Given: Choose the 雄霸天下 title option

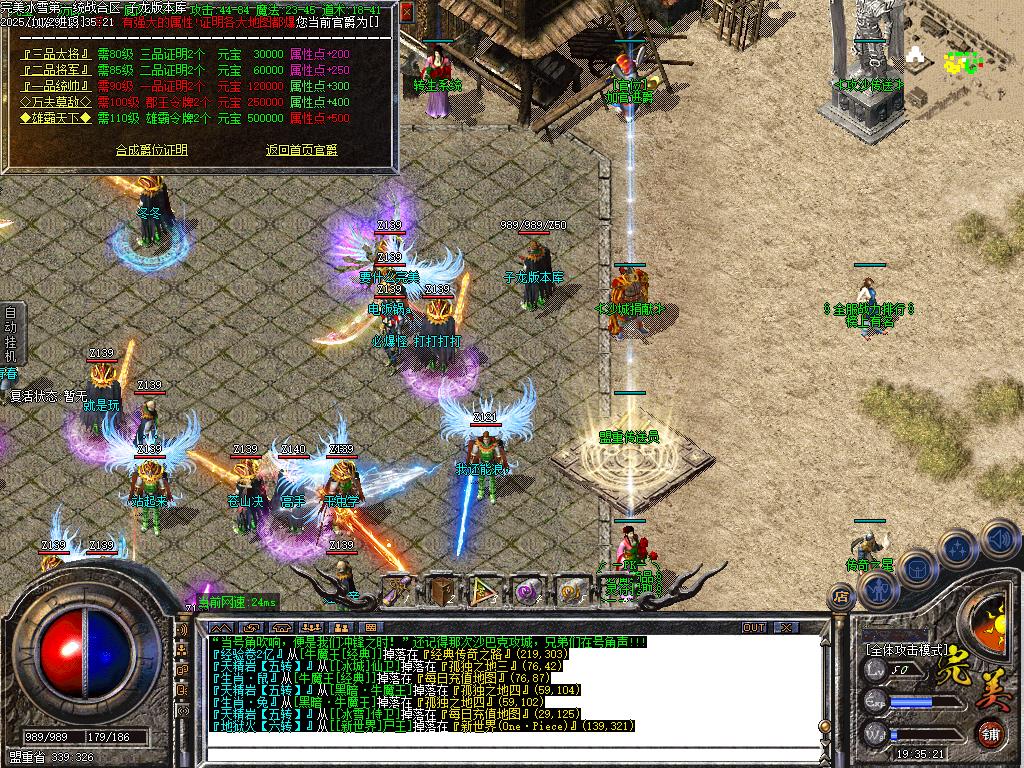Looking at the screenshot, I should (x=57, y=118).
